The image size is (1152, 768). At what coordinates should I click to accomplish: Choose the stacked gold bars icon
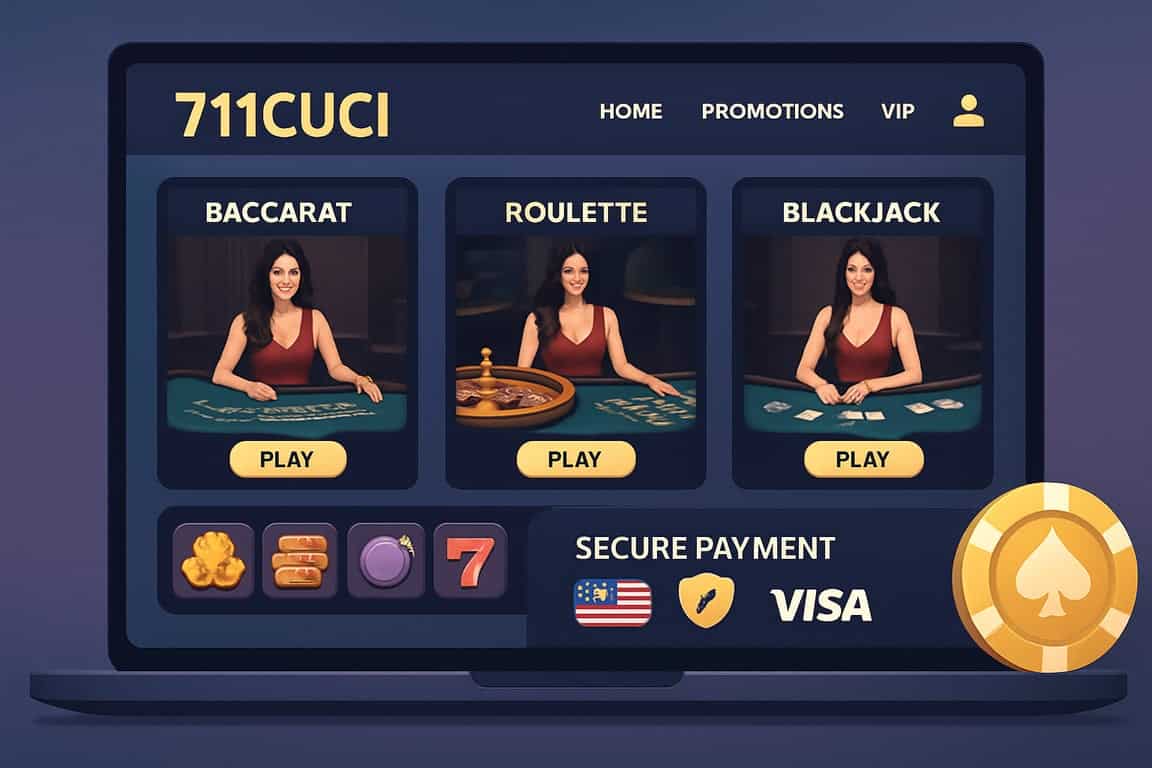tap(300, 561)
